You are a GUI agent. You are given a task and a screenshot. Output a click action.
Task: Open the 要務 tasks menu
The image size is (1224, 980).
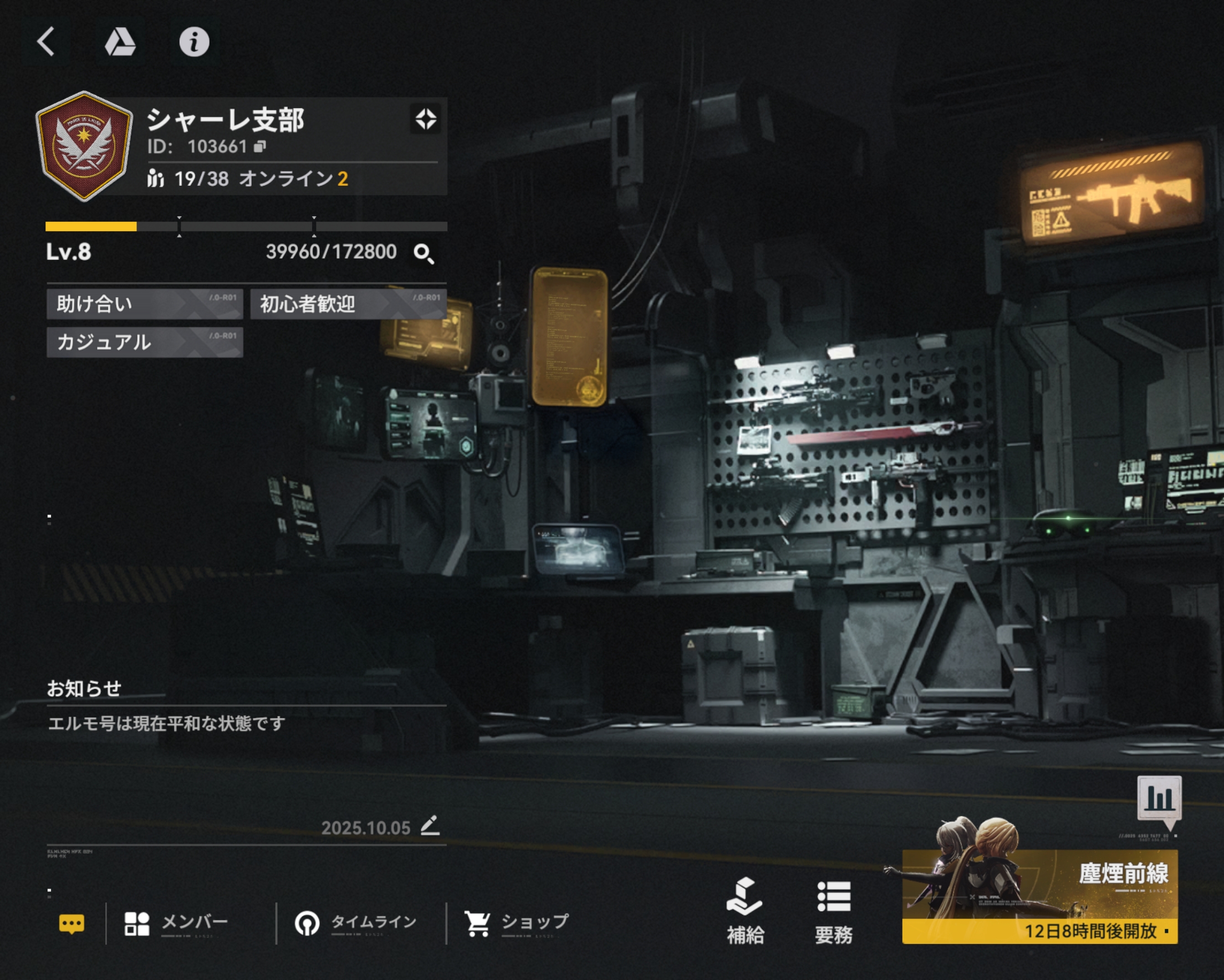[x=833, y=912]
